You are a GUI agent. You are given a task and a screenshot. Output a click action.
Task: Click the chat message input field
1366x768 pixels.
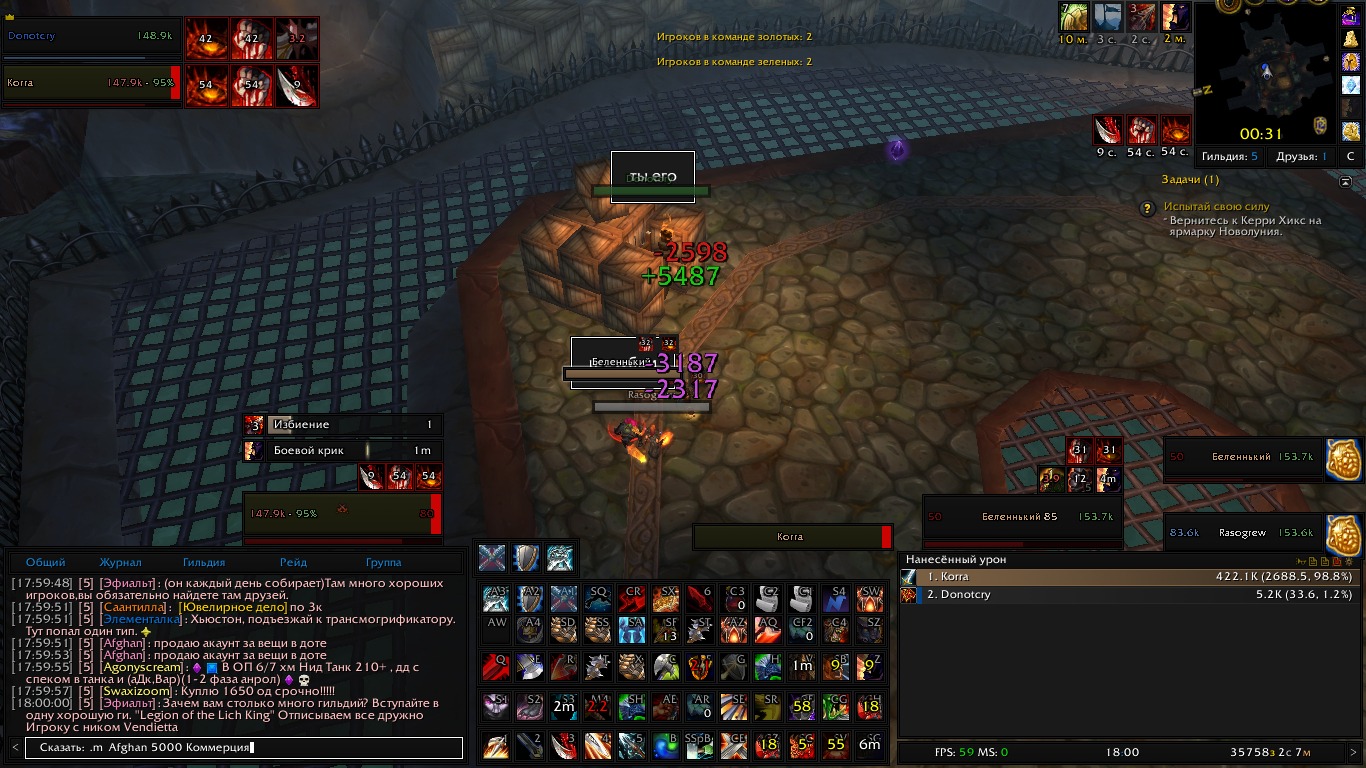(240, 748)
